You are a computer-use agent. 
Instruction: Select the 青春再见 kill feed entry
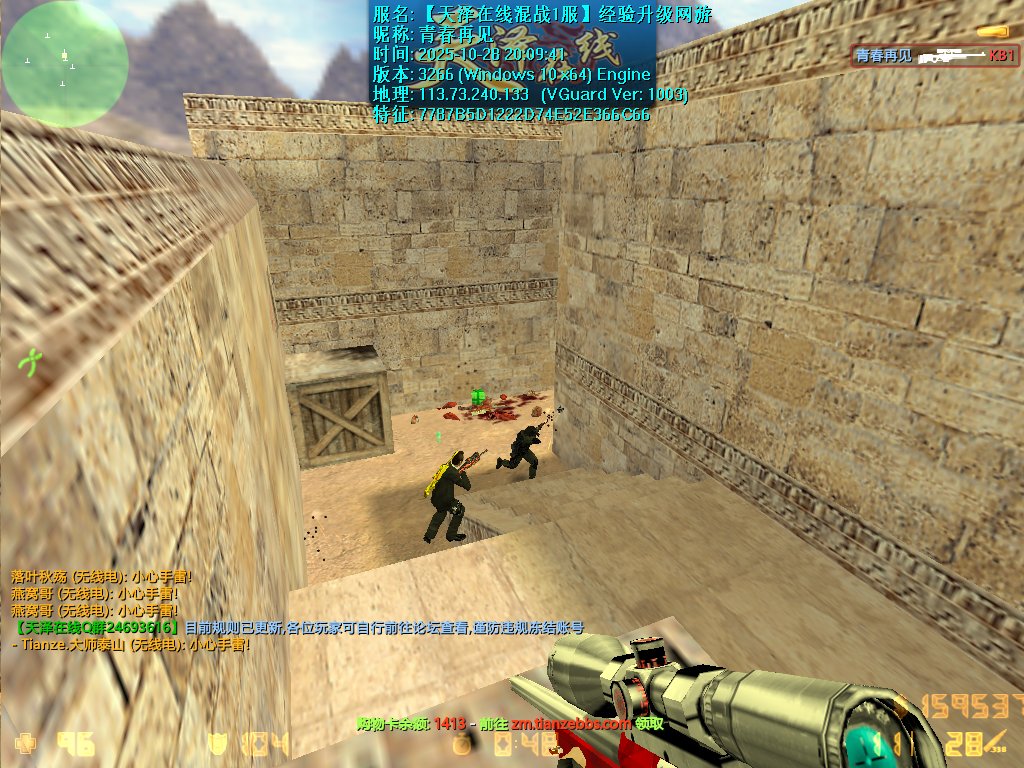coord(934,56)
